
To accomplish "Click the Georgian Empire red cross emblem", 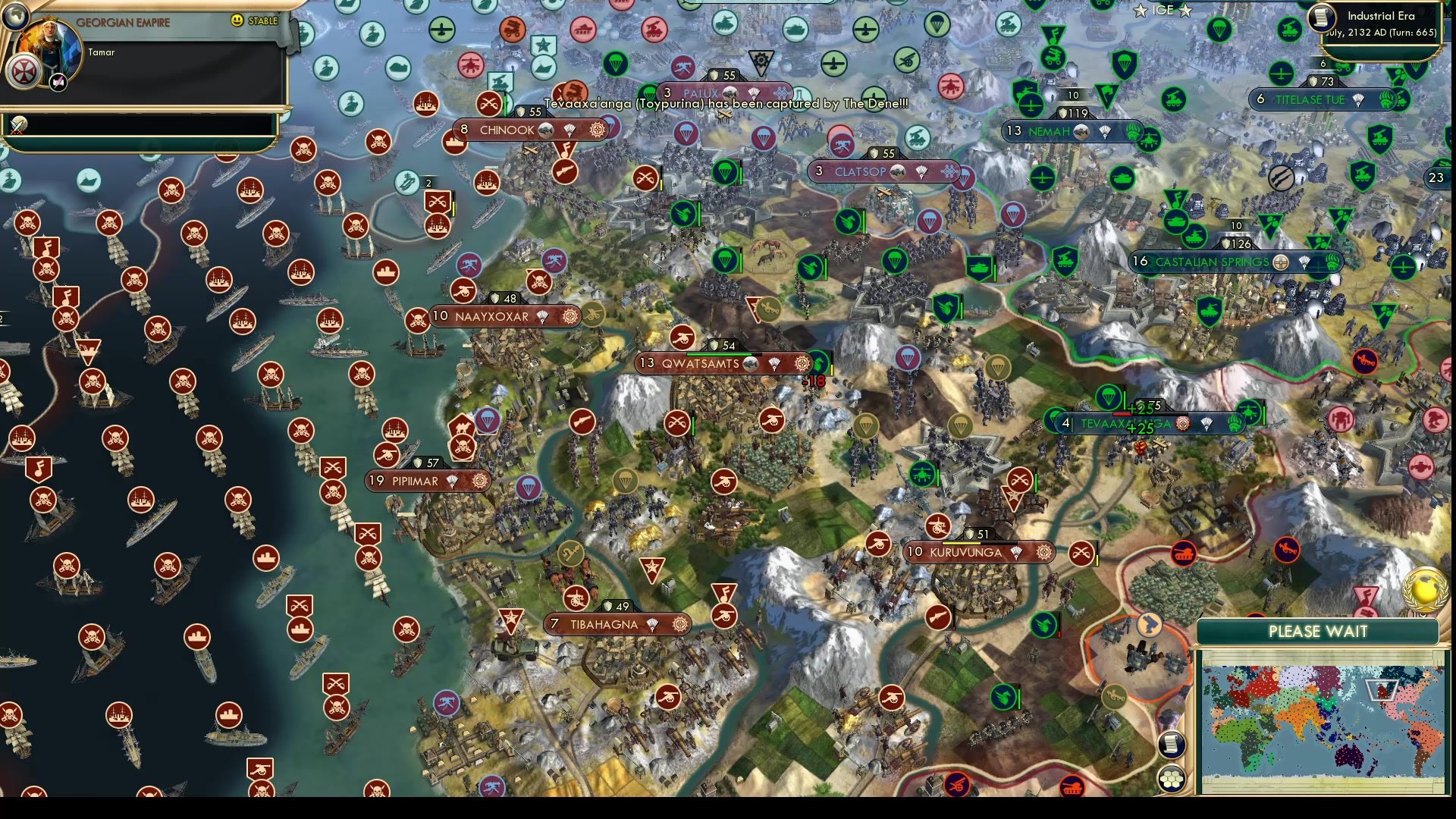I will pyautogui.click(x=23, y=69).
